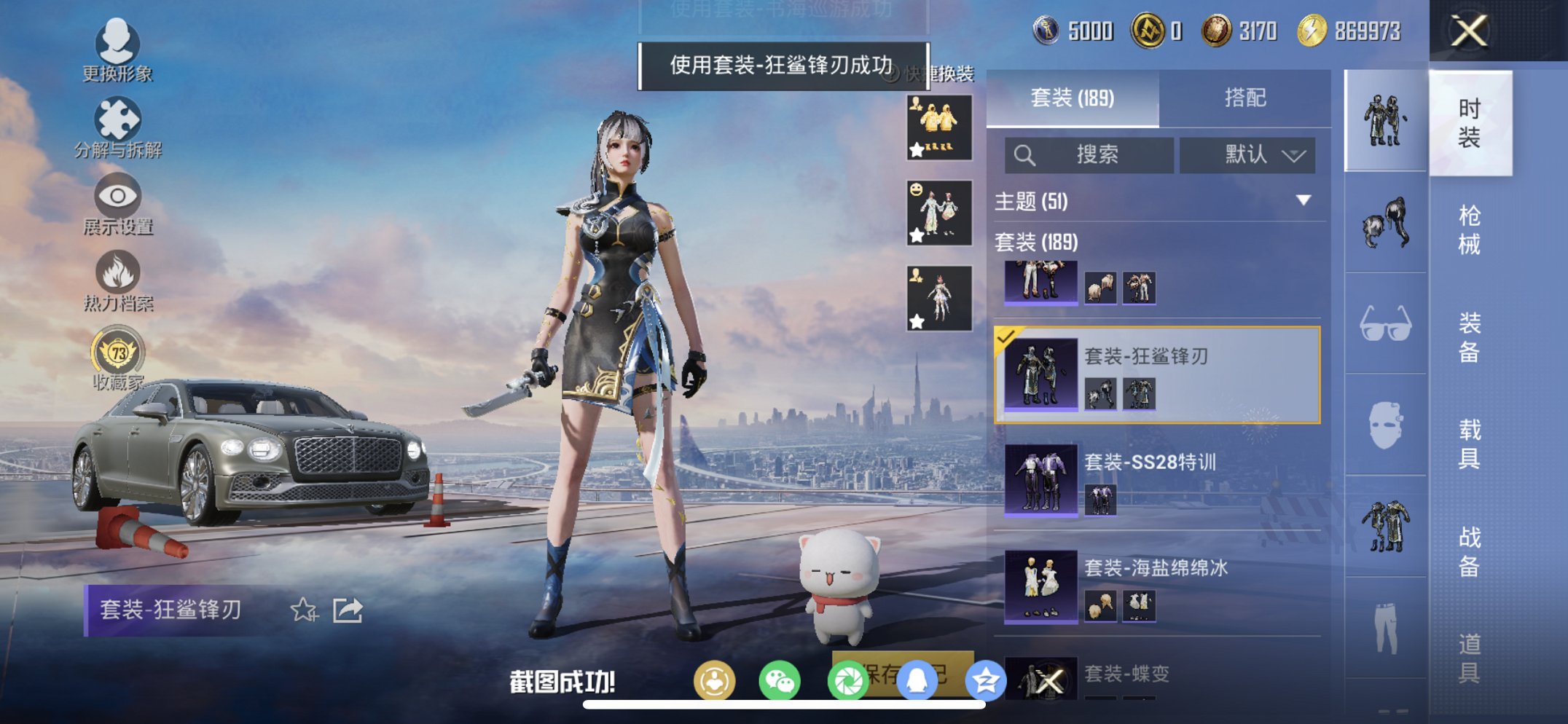
Task: Select the hairstyle category in the wardrobe sidebar
Action: click(1382, 226)
